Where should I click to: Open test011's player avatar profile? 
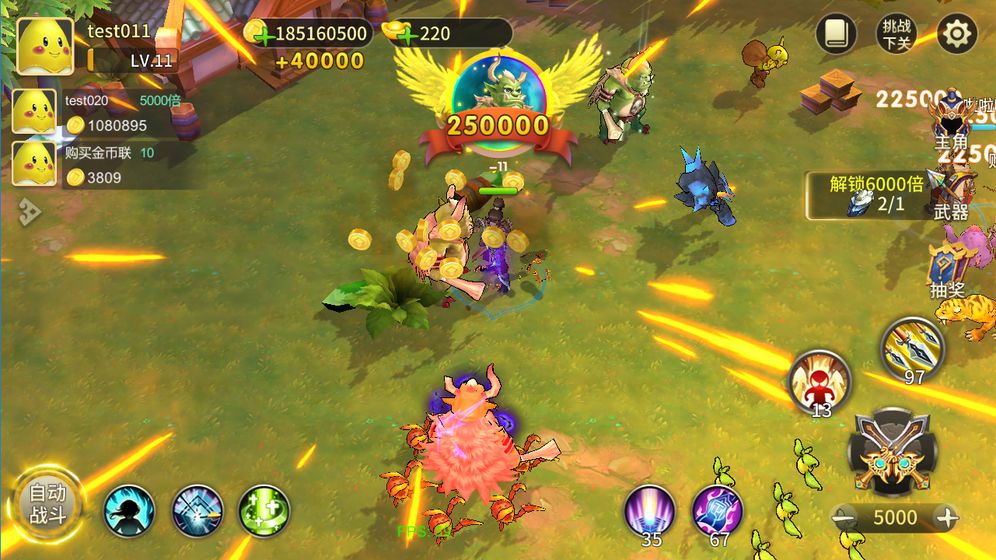[x=45, y=46]
